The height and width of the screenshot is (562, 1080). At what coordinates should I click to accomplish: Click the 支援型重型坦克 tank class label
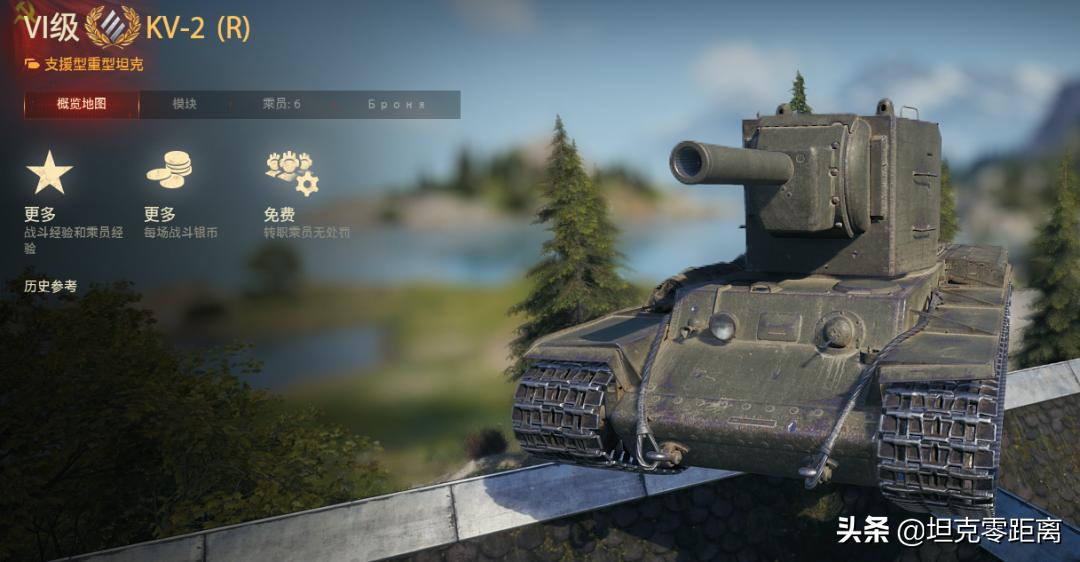93,64
